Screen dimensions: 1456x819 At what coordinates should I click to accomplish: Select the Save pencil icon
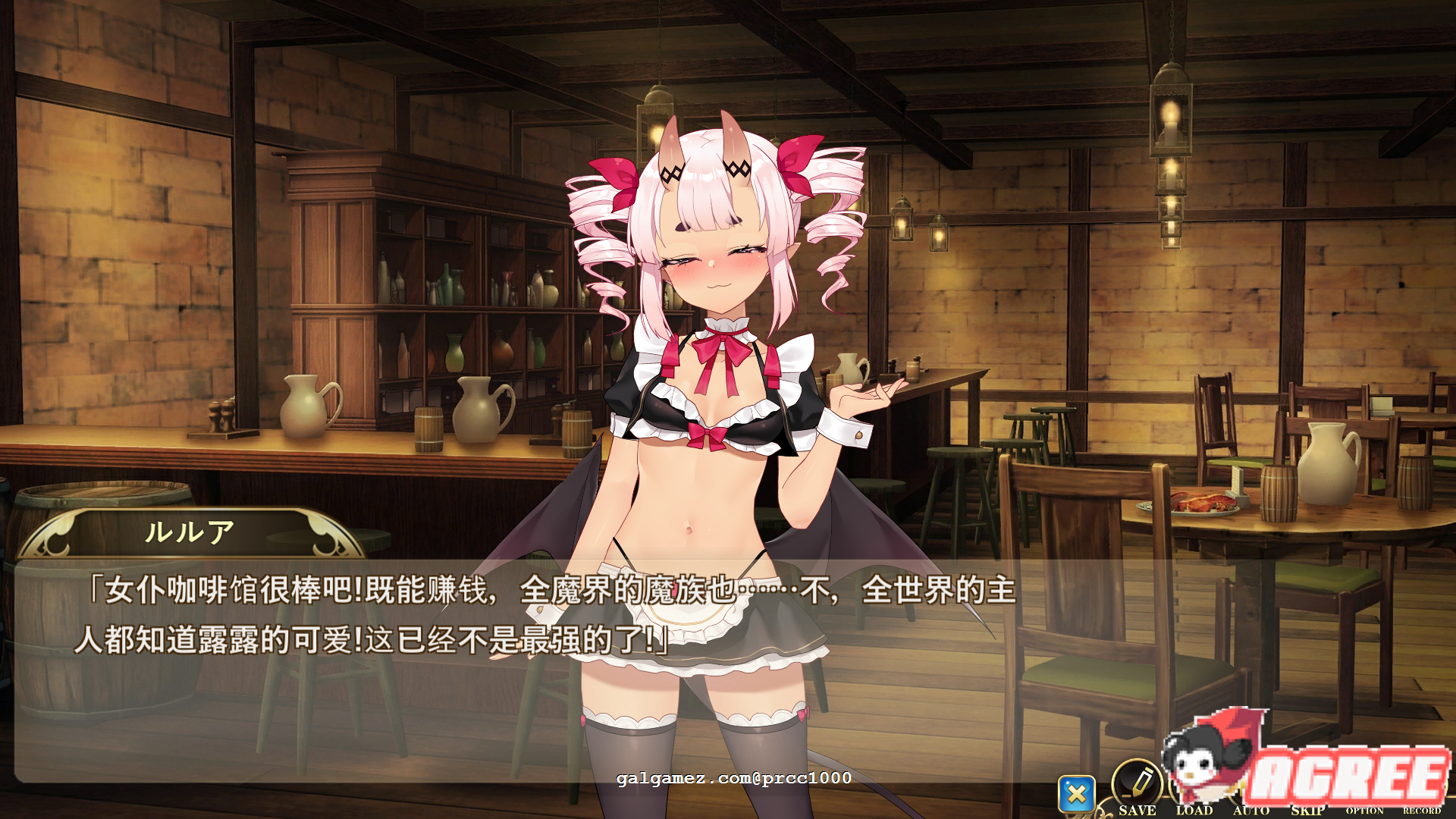[1136, 780]
